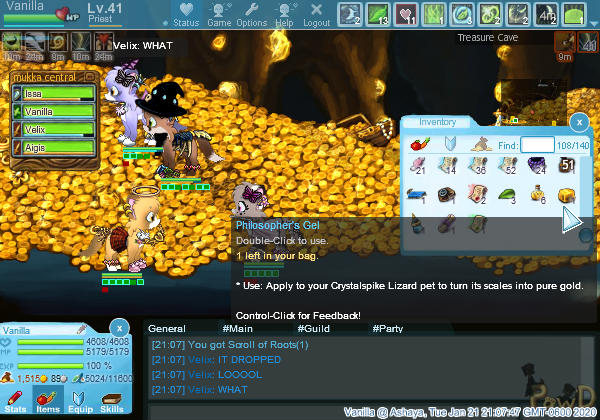Switch to the Equip tab

(x=80, y=402)
